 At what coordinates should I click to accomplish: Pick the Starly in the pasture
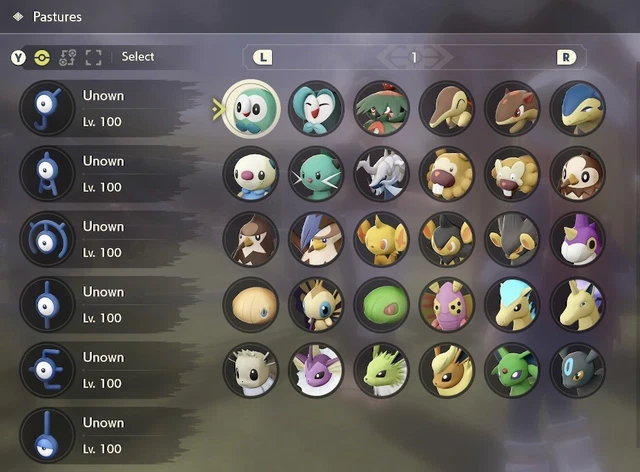[577, 174]
